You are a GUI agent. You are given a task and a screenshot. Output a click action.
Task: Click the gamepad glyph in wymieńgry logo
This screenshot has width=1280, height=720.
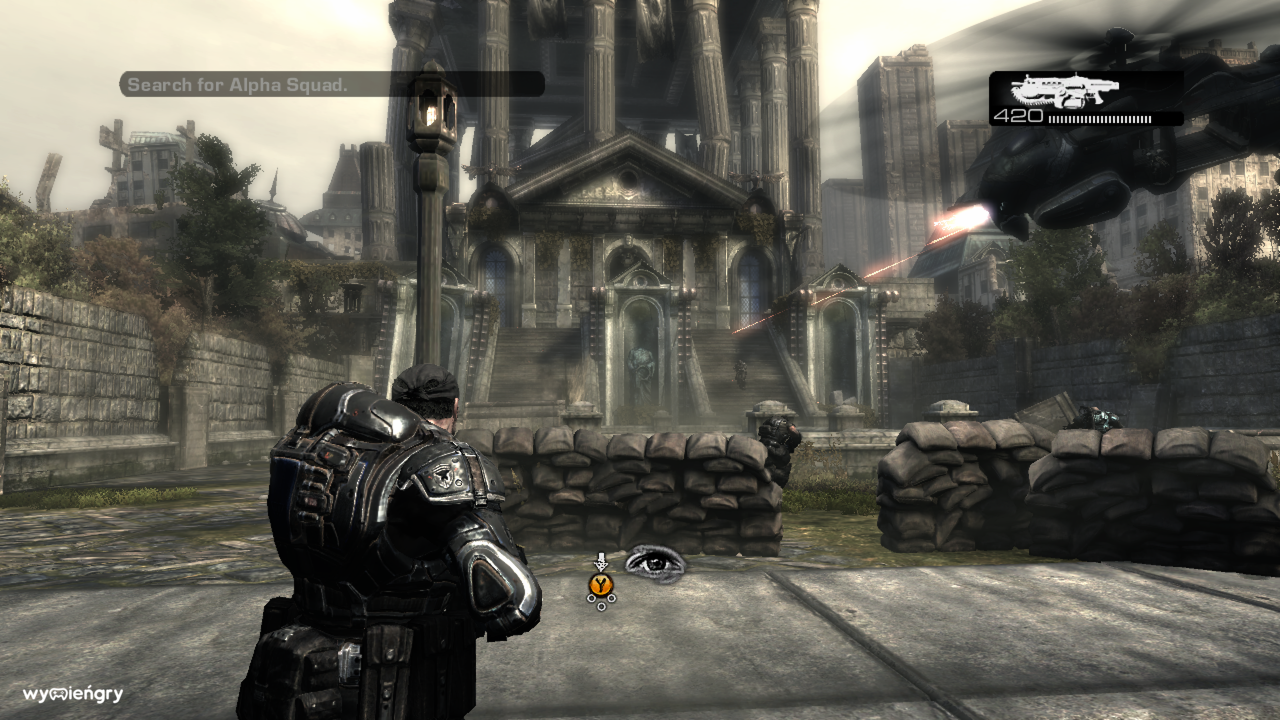[58, 694]
